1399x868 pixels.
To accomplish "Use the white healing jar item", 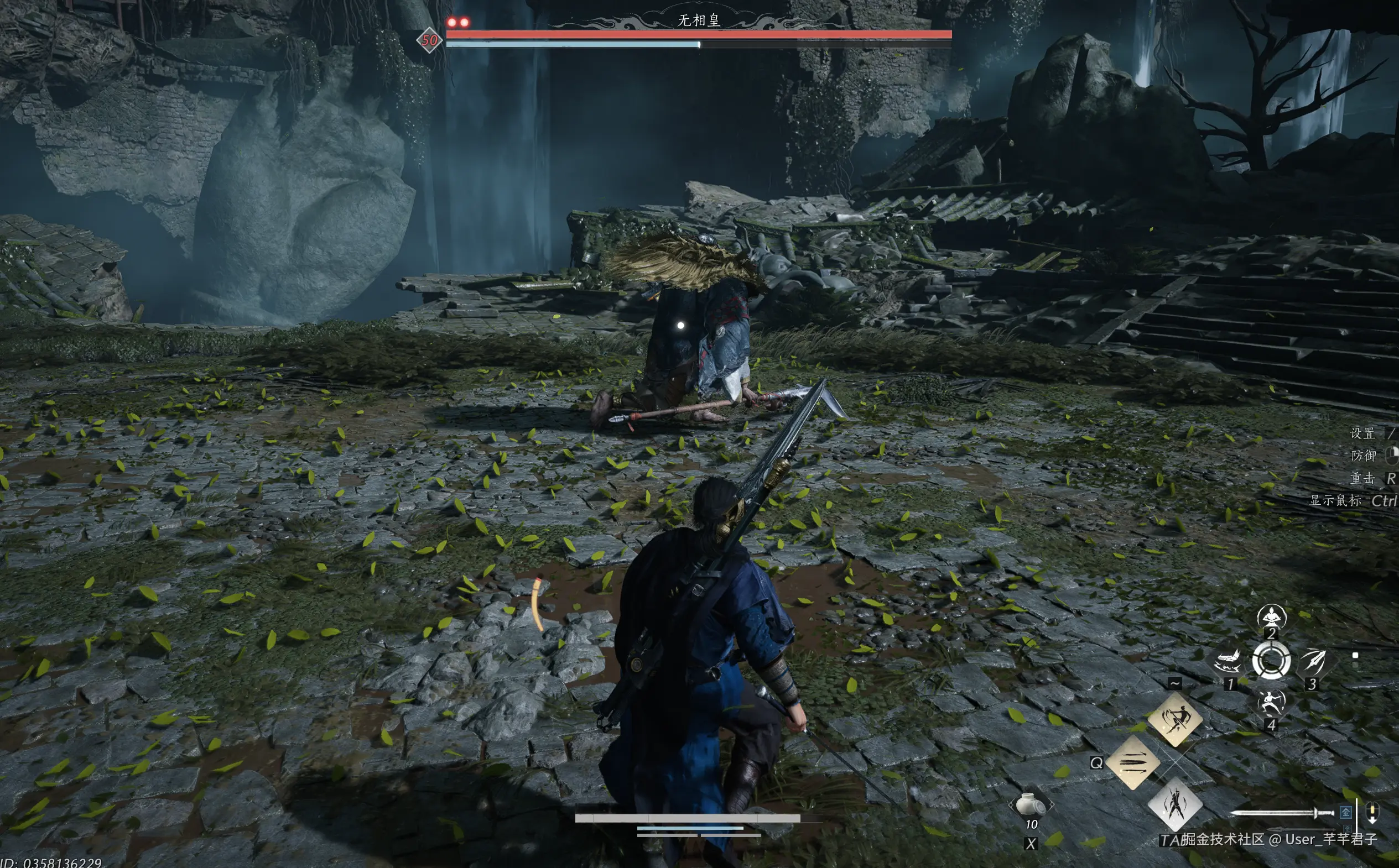I will pyautogui.click(x=1031, y=805).
